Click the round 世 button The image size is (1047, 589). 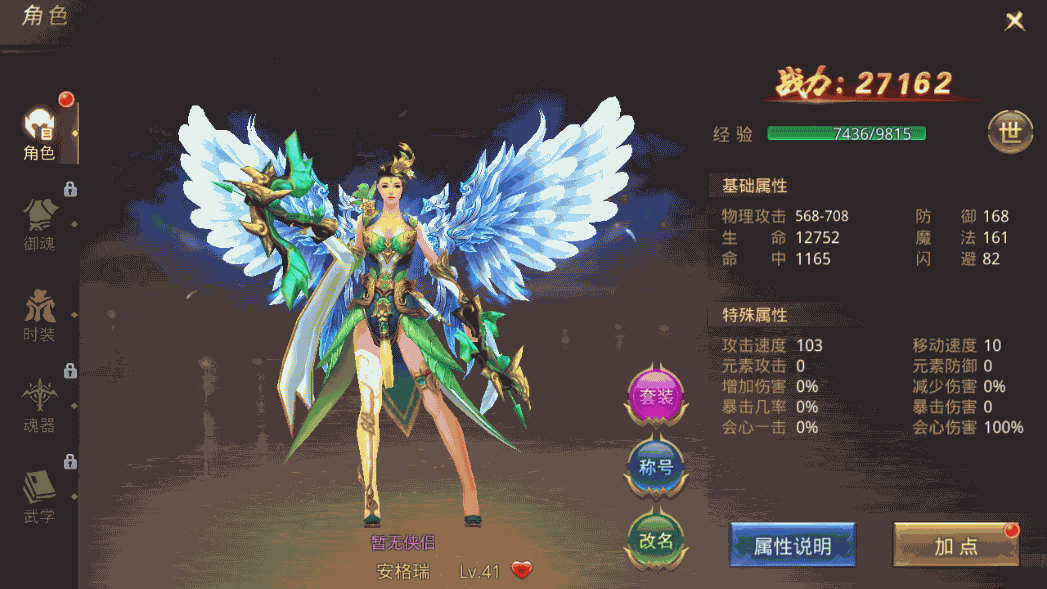[x=1010, y=132]
